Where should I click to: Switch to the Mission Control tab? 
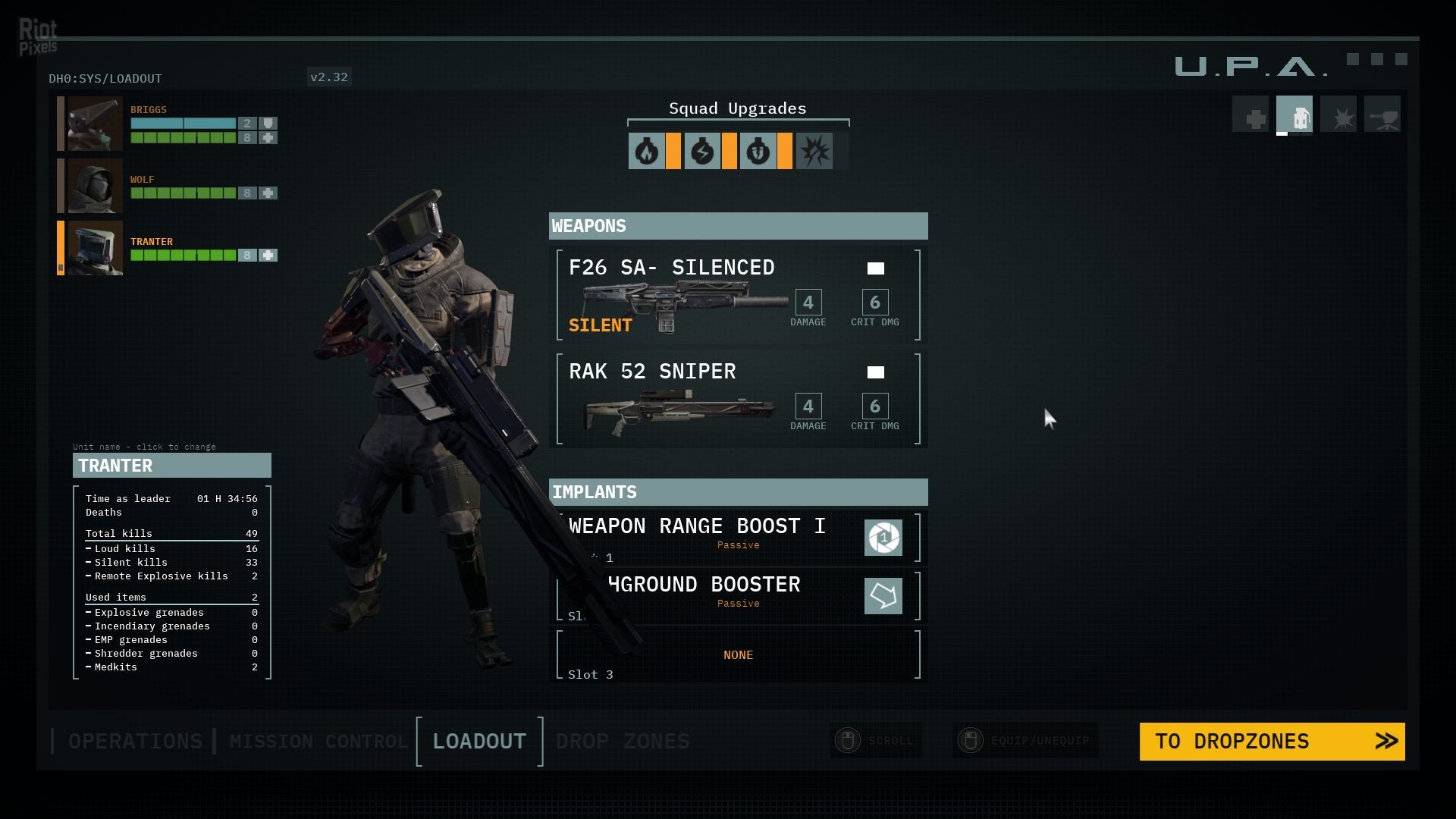[x=318, y=741]
